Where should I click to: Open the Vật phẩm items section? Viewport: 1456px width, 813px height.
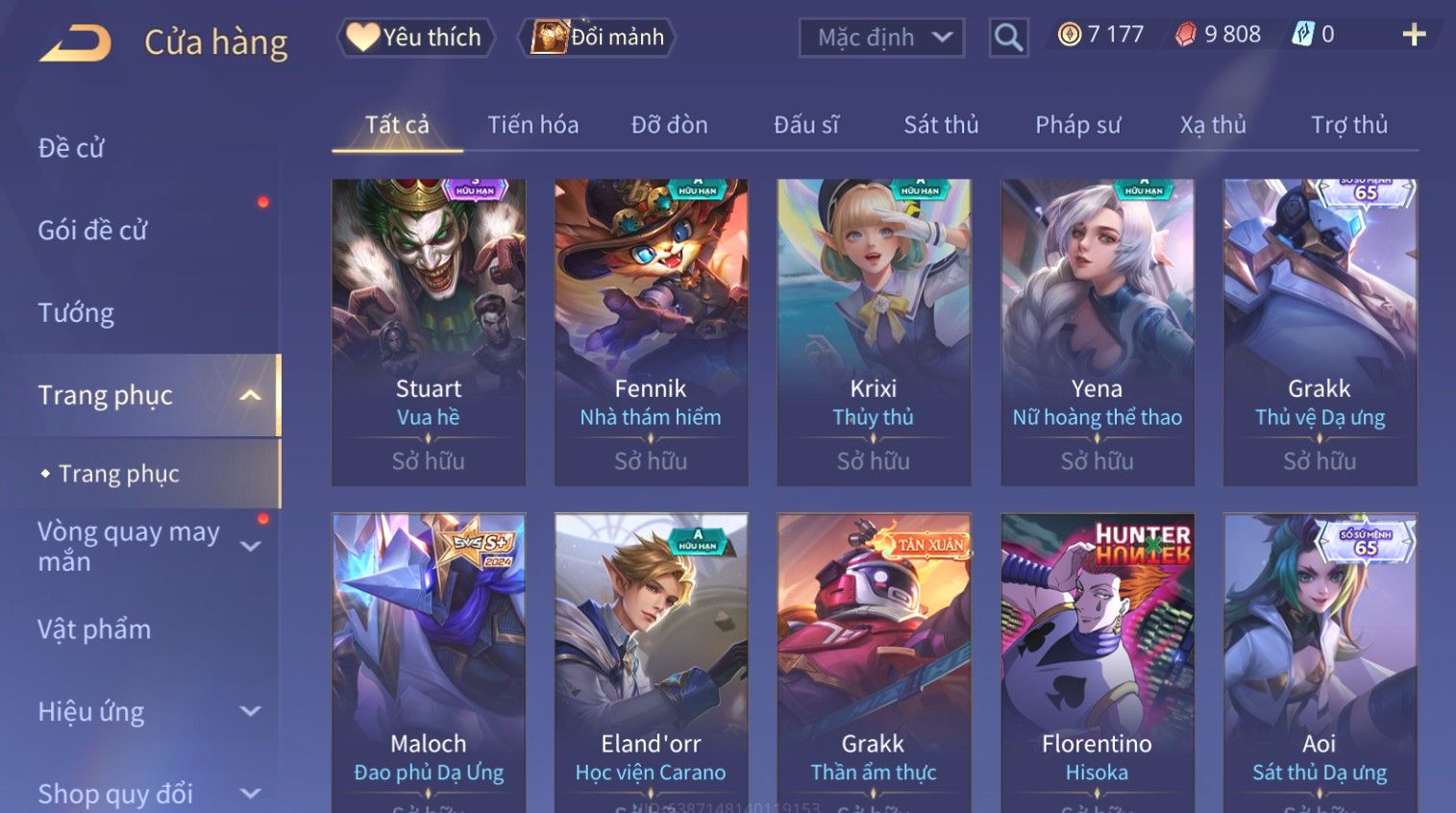click(x=94, y=629)
